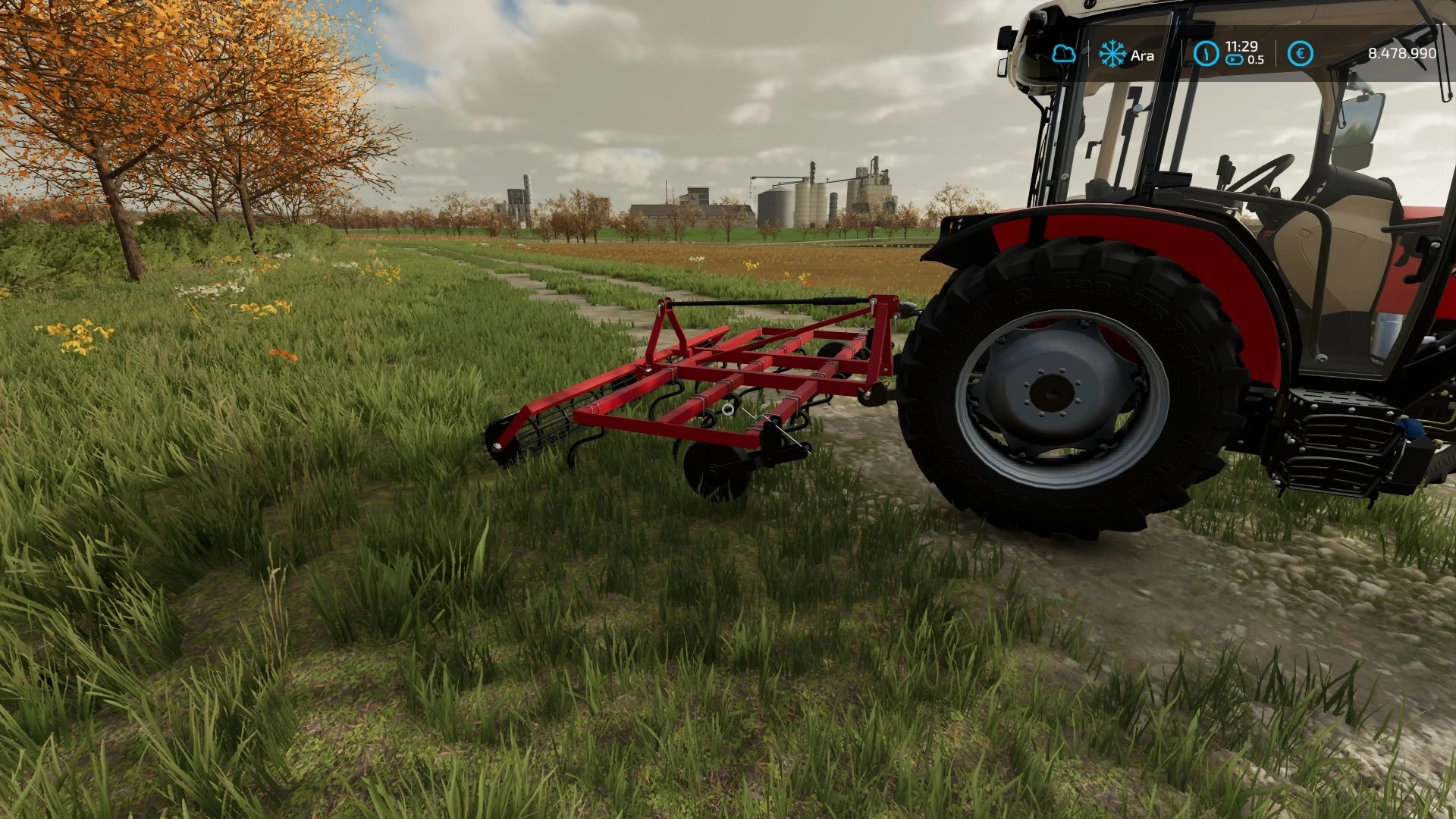The image size is (1456, 819).
Task: Click the 0.5 time scale value
Action: [x=1256, y=58]
